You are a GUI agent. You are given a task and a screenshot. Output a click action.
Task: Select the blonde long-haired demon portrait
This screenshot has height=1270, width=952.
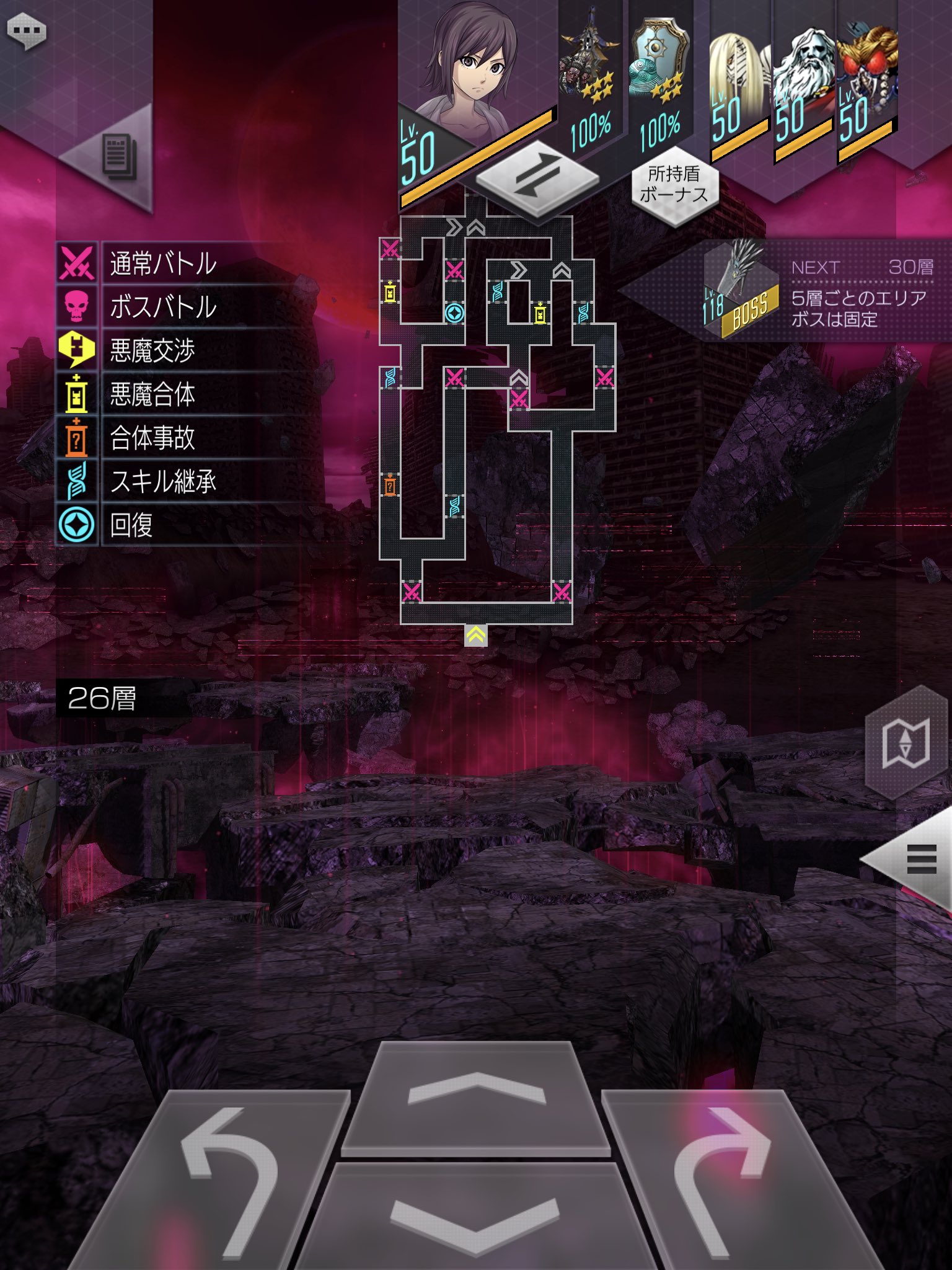tap(738, 81)
